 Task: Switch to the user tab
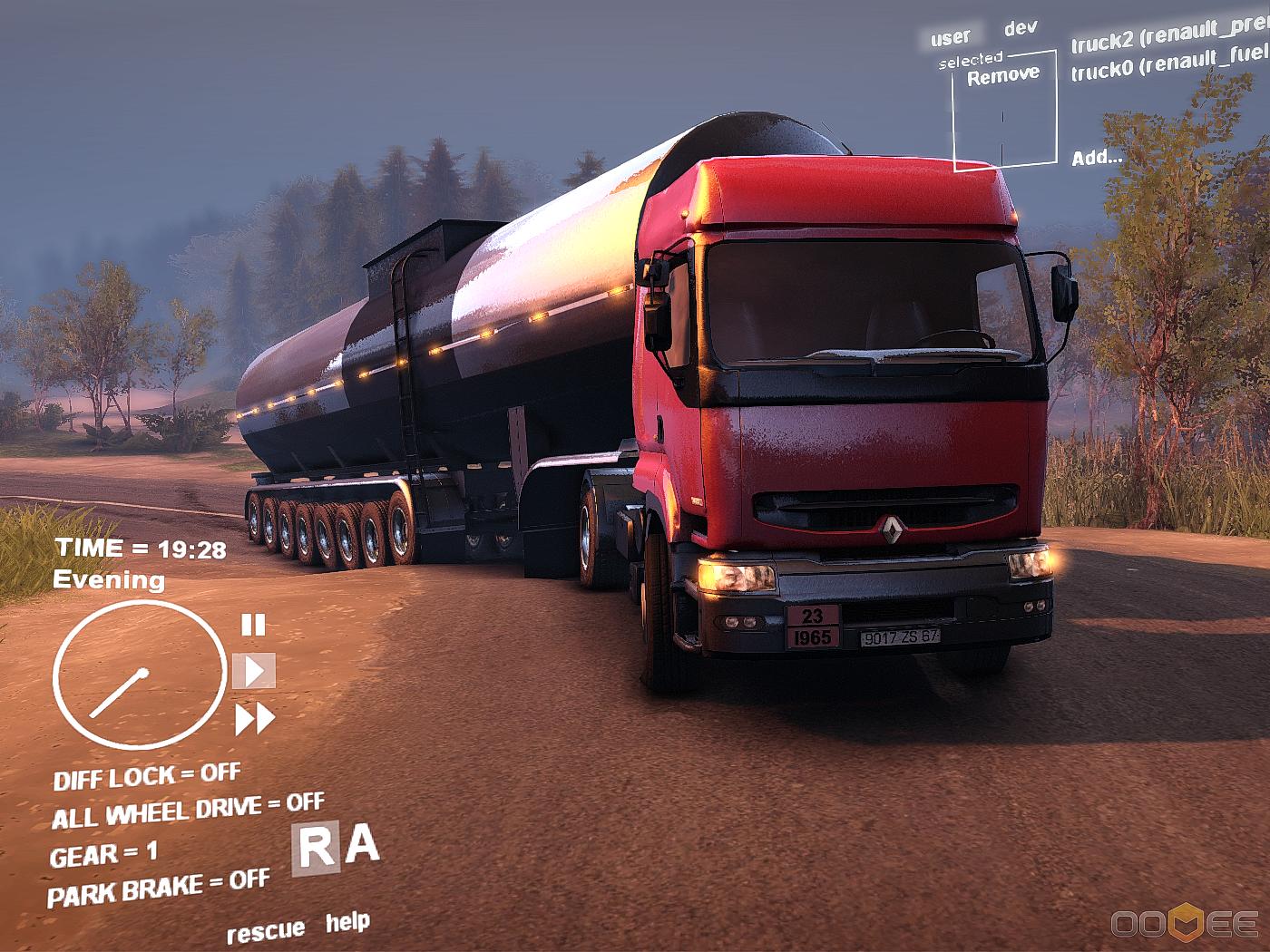point(950,38)
